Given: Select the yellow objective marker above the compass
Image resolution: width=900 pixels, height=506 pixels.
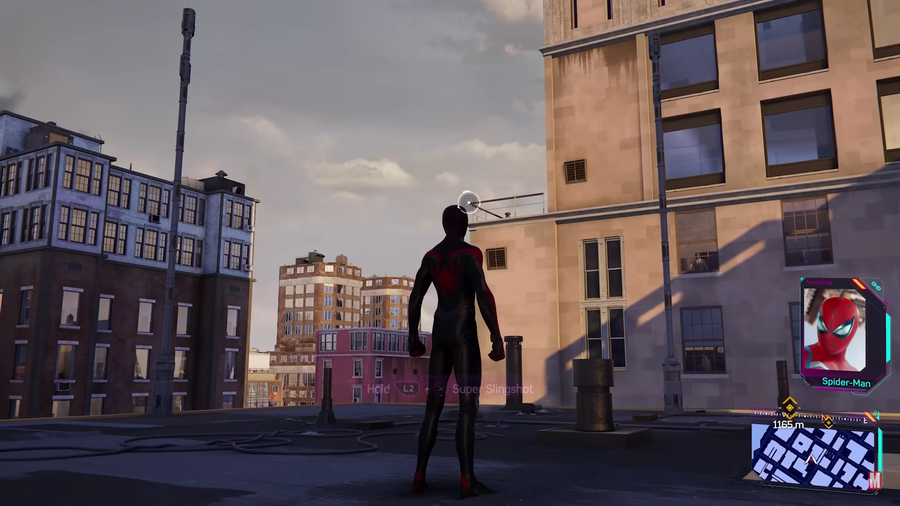Looking at the screenshot, I should [789, 405].
